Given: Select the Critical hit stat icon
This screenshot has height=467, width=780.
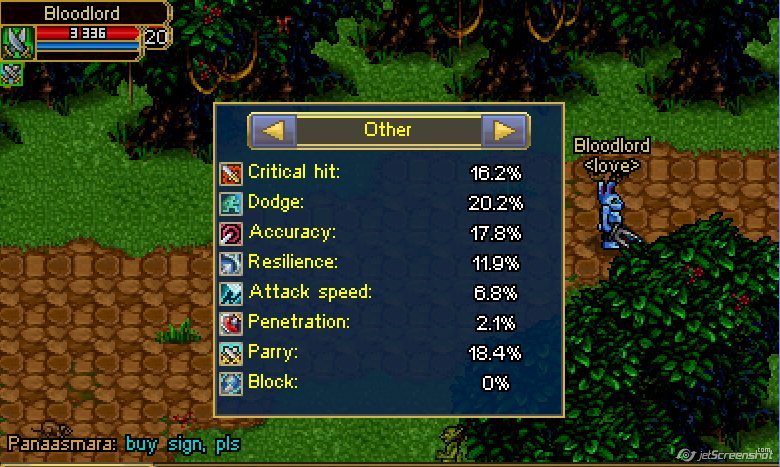Looking at the screenshot, I should click(x=231, y=173).
